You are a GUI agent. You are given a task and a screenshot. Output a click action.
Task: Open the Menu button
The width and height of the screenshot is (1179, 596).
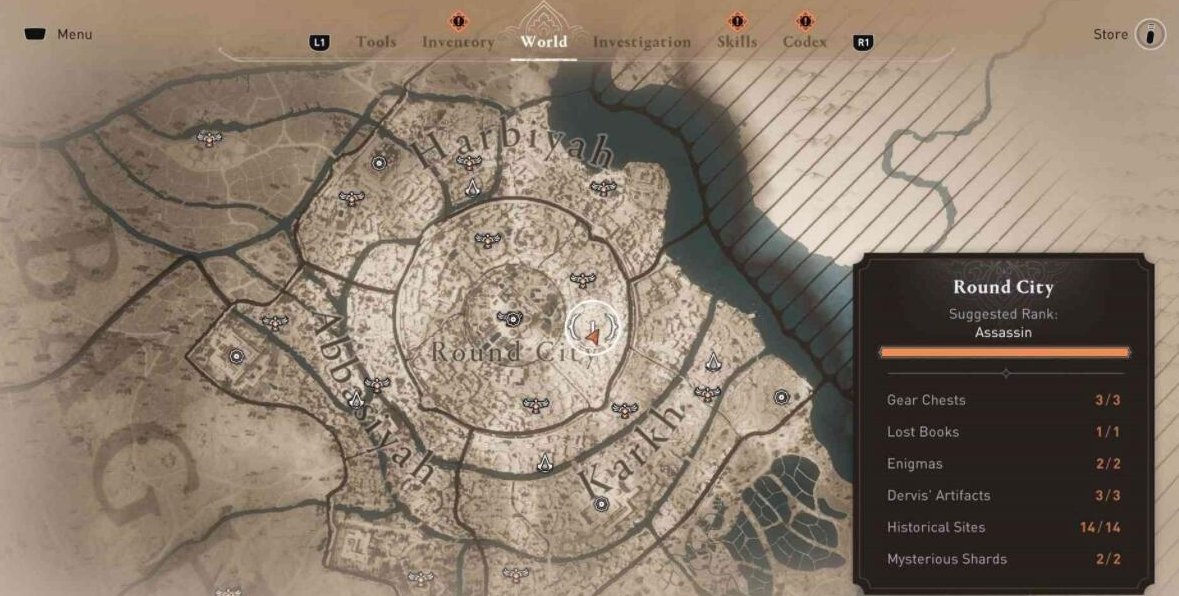(59, 34)
